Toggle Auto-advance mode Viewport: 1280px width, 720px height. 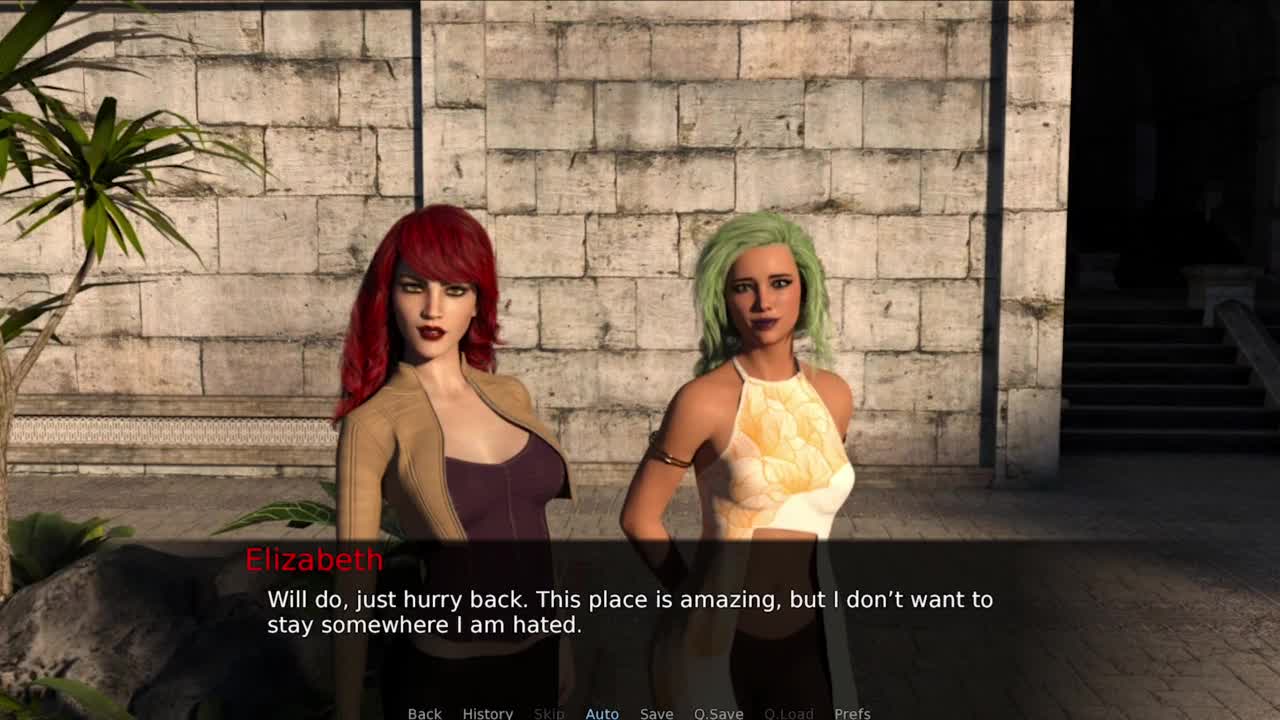click(602, 713)
